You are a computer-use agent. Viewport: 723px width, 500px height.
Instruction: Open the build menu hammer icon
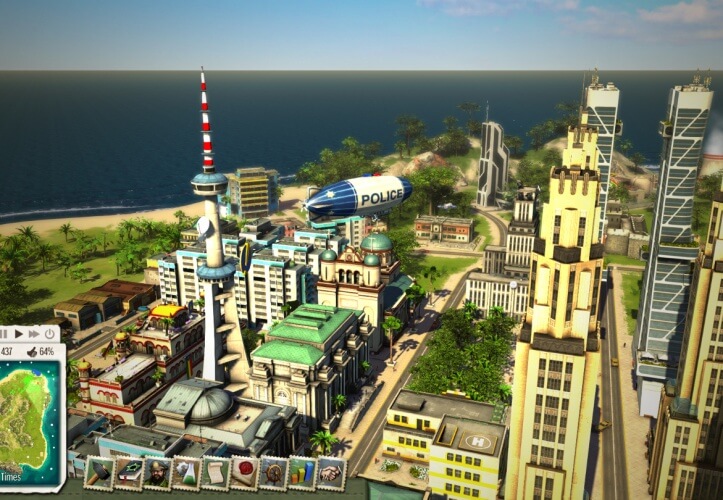coord(99,471)
